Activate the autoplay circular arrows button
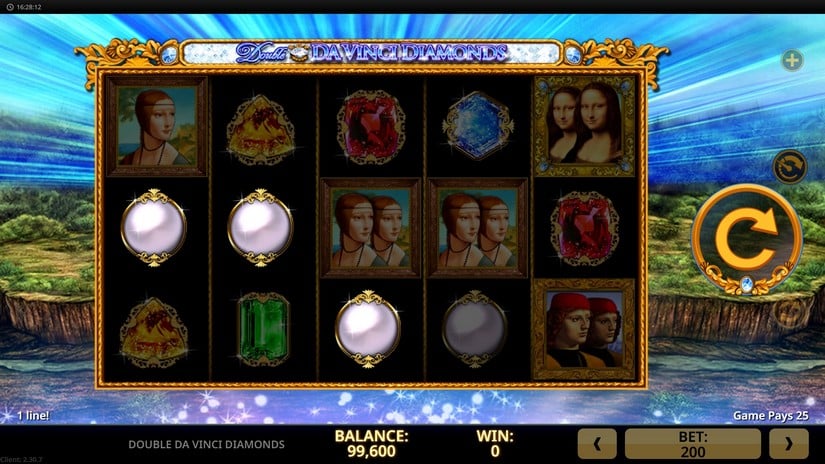This screenshot has height=464, width=825. (791, 166)
